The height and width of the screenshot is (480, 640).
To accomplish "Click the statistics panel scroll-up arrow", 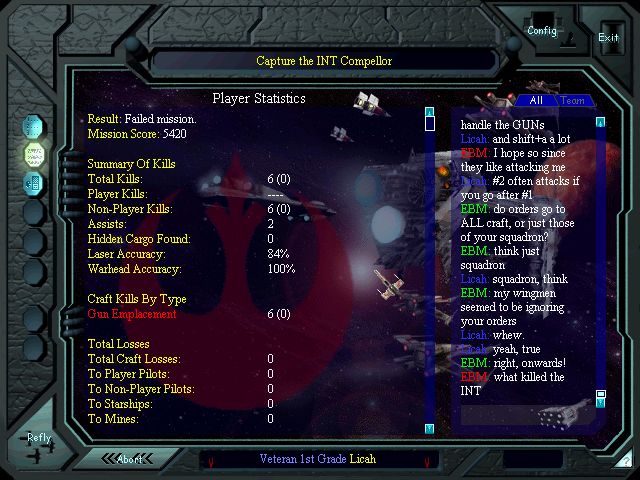I will (429, 112).
